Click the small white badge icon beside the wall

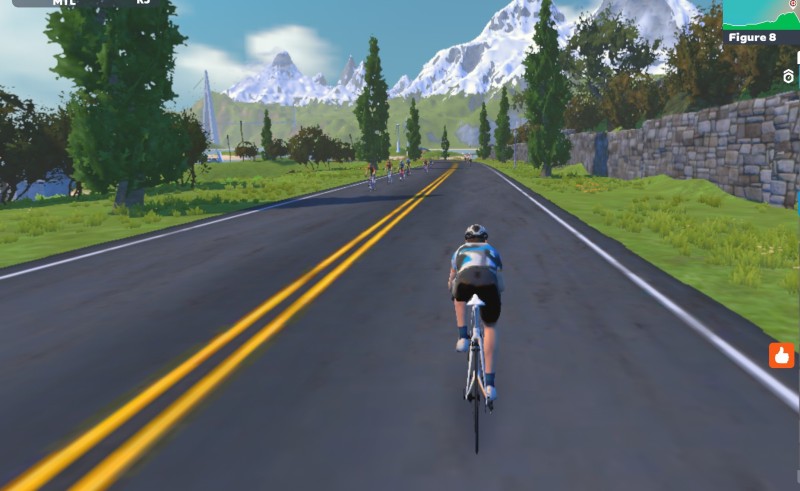click(x=790, y=76)
